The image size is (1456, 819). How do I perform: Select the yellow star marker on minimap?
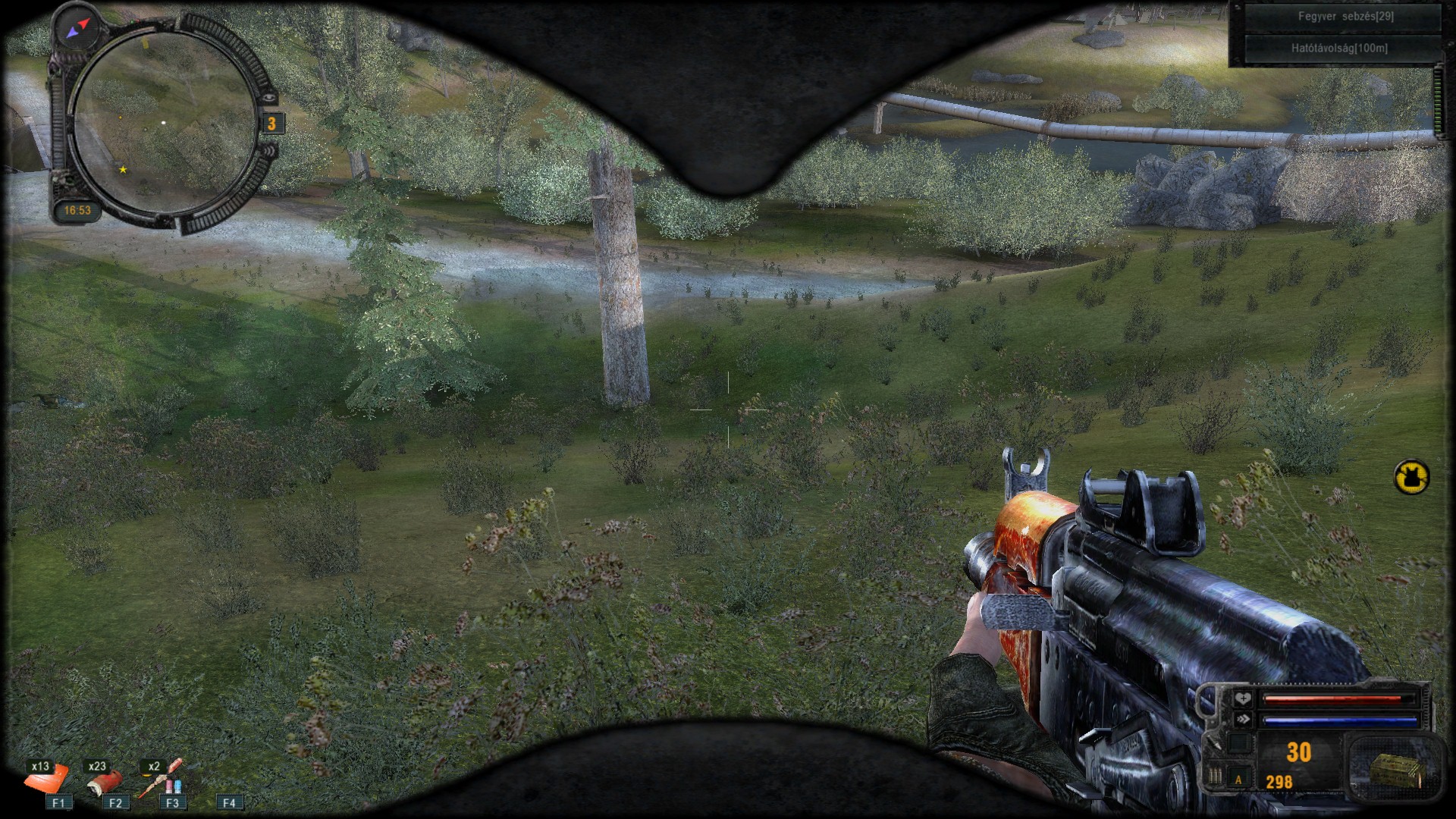(123, 170)
